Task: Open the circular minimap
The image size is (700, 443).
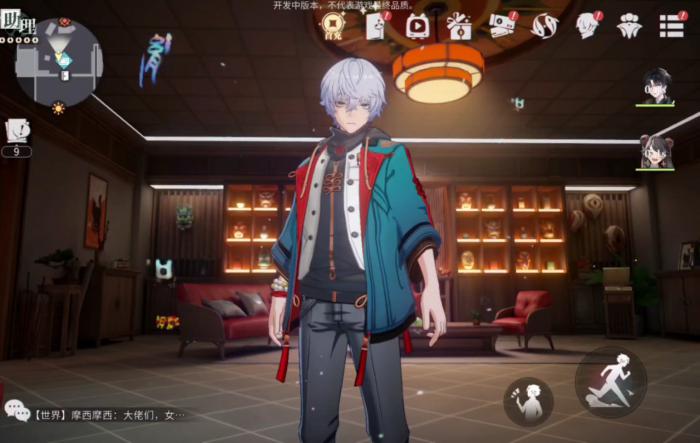Action: 60,62
